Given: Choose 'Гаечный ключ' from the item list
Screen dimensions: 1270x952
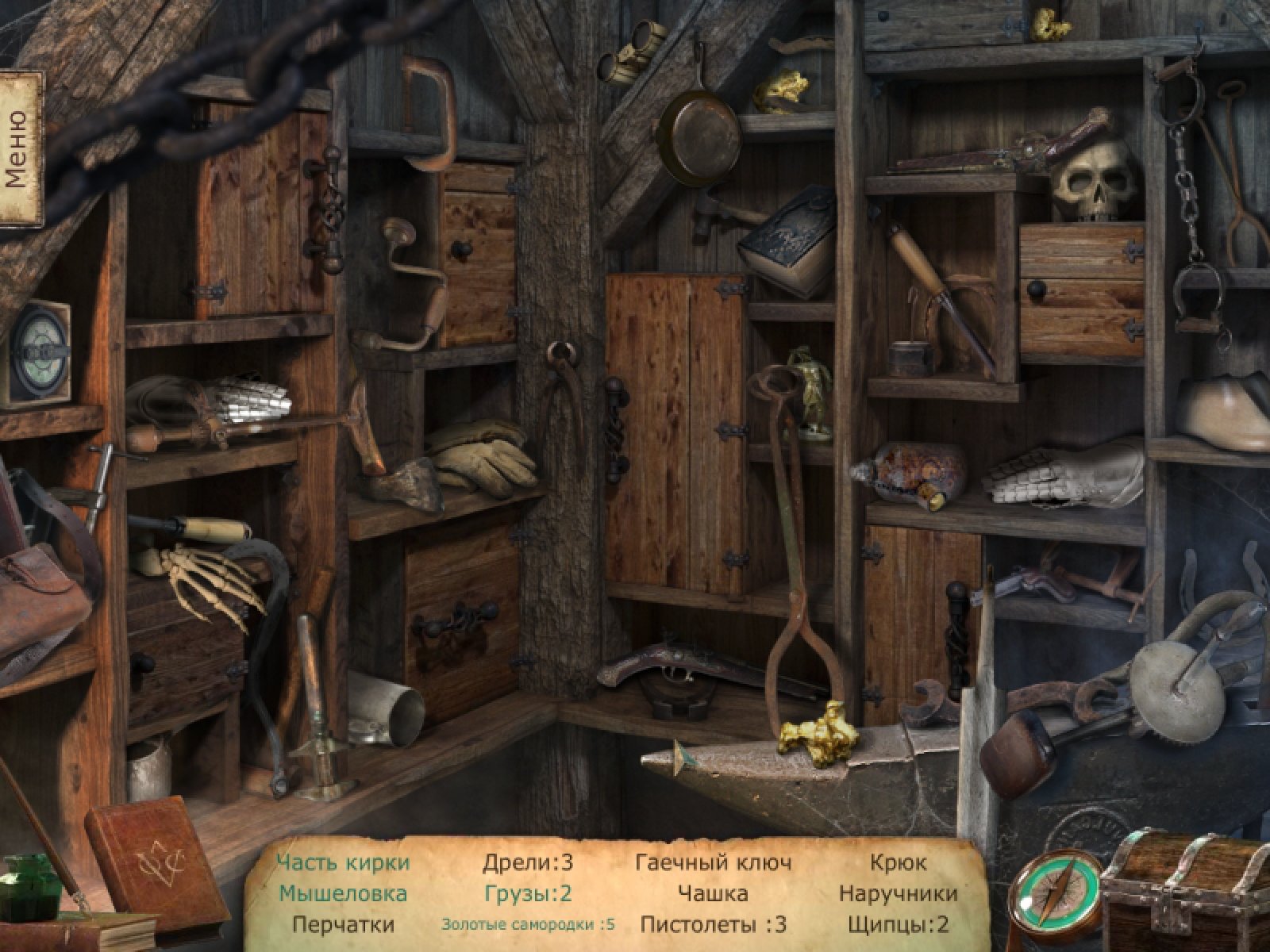Looking at the screenshot, I should coord(713,863).
